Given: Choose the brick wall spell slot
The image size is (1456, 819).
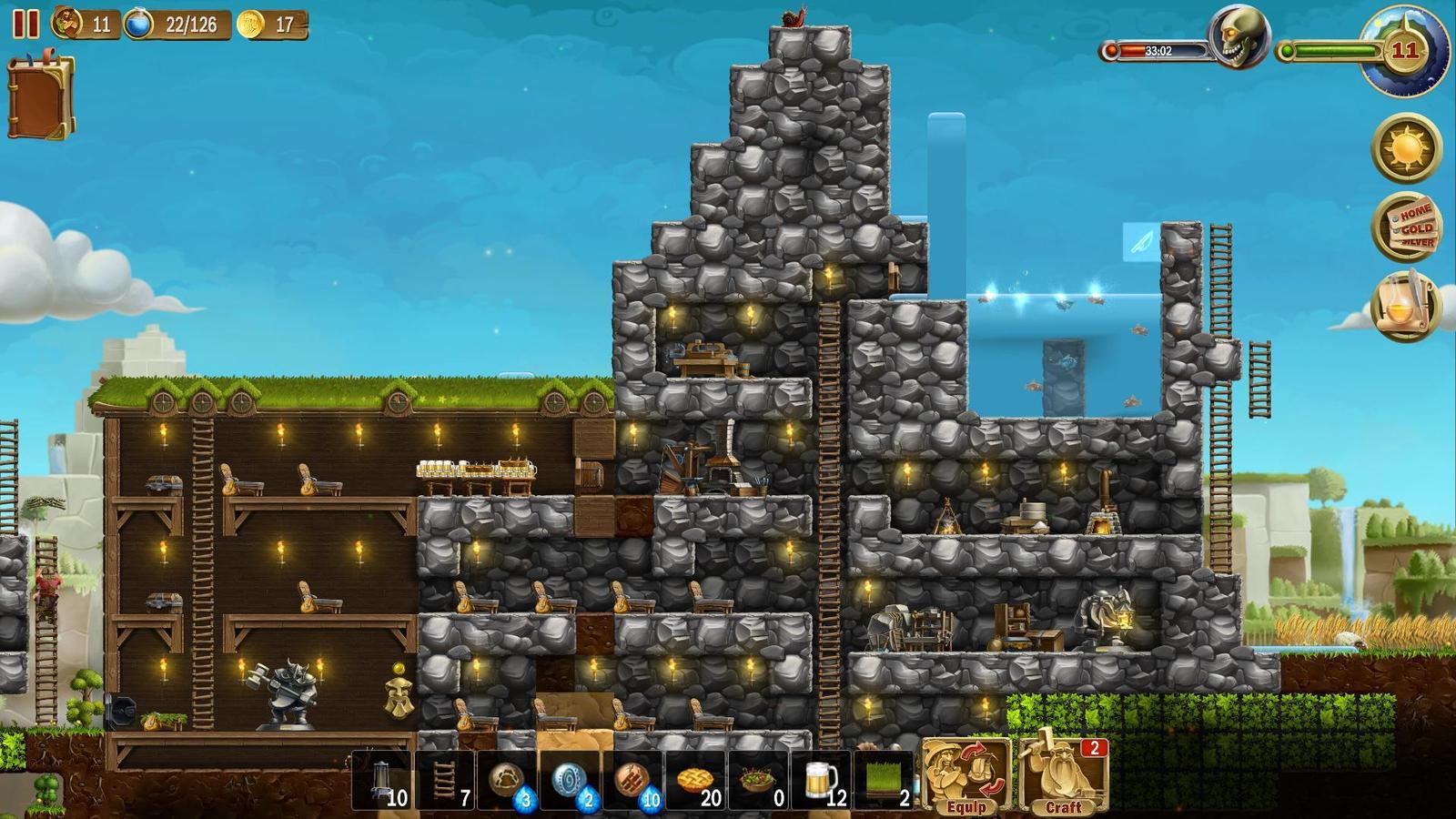Looking at the screenshot, I should (632, 780).
